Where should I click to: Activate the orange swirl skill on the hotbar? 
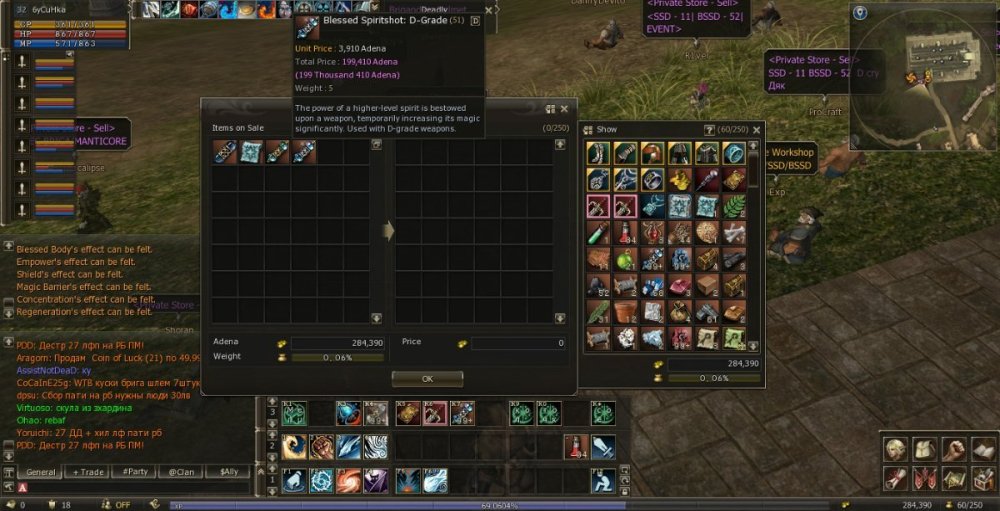tap(348, 481)
